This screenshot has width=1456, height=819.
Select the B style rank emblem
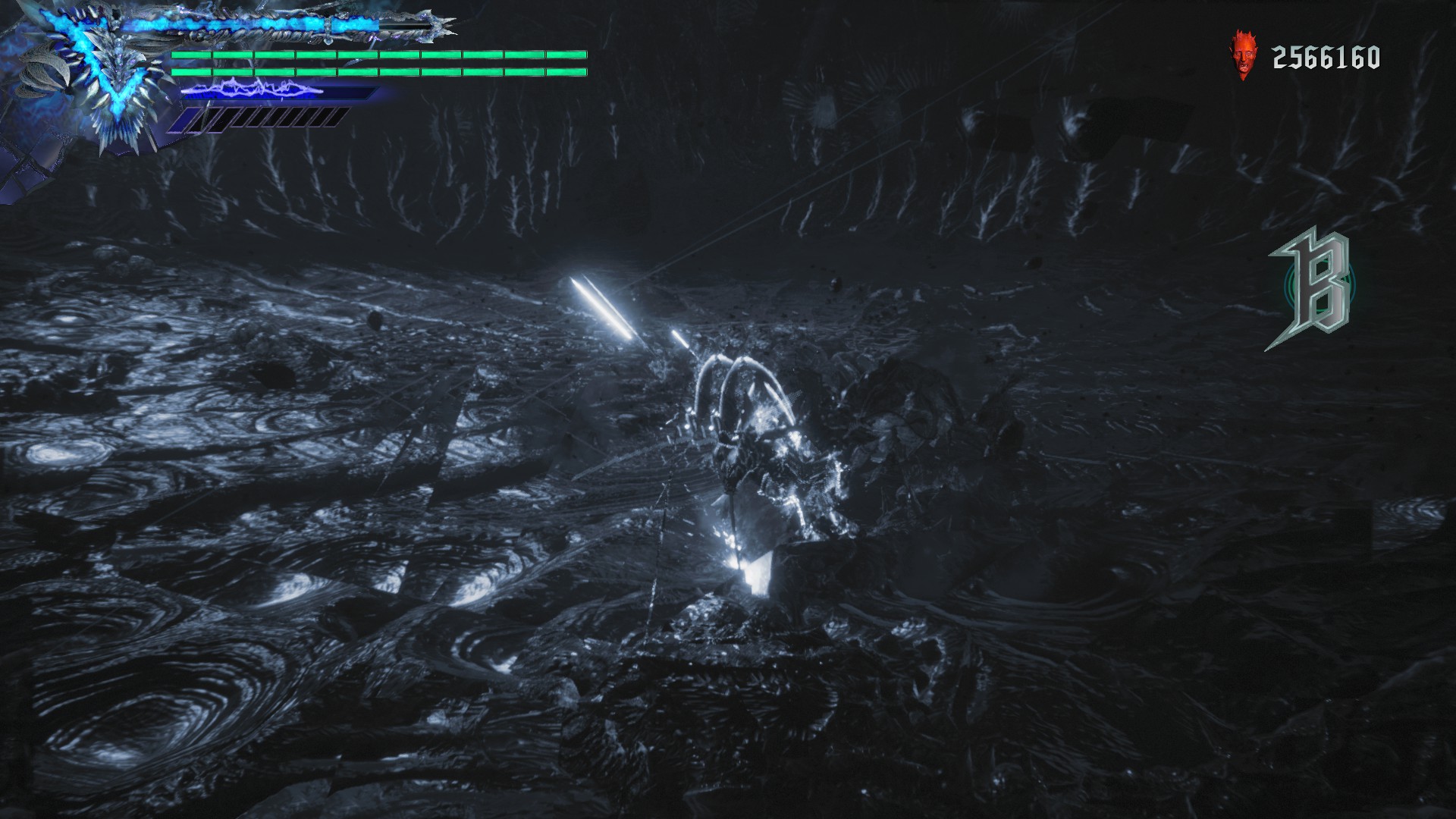click(1313, 289)
